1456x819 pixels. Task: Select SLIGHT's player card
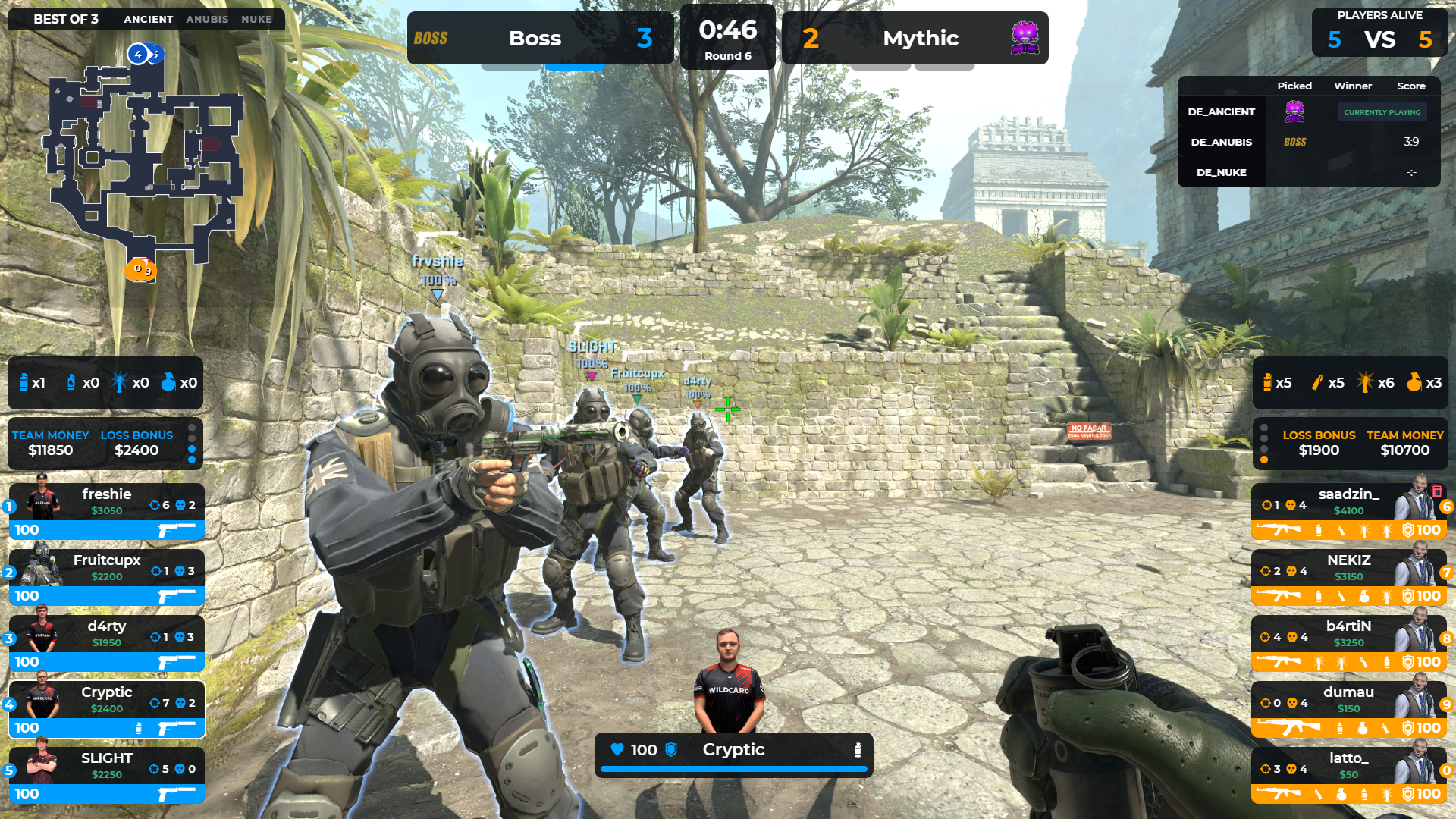(106, 774)
